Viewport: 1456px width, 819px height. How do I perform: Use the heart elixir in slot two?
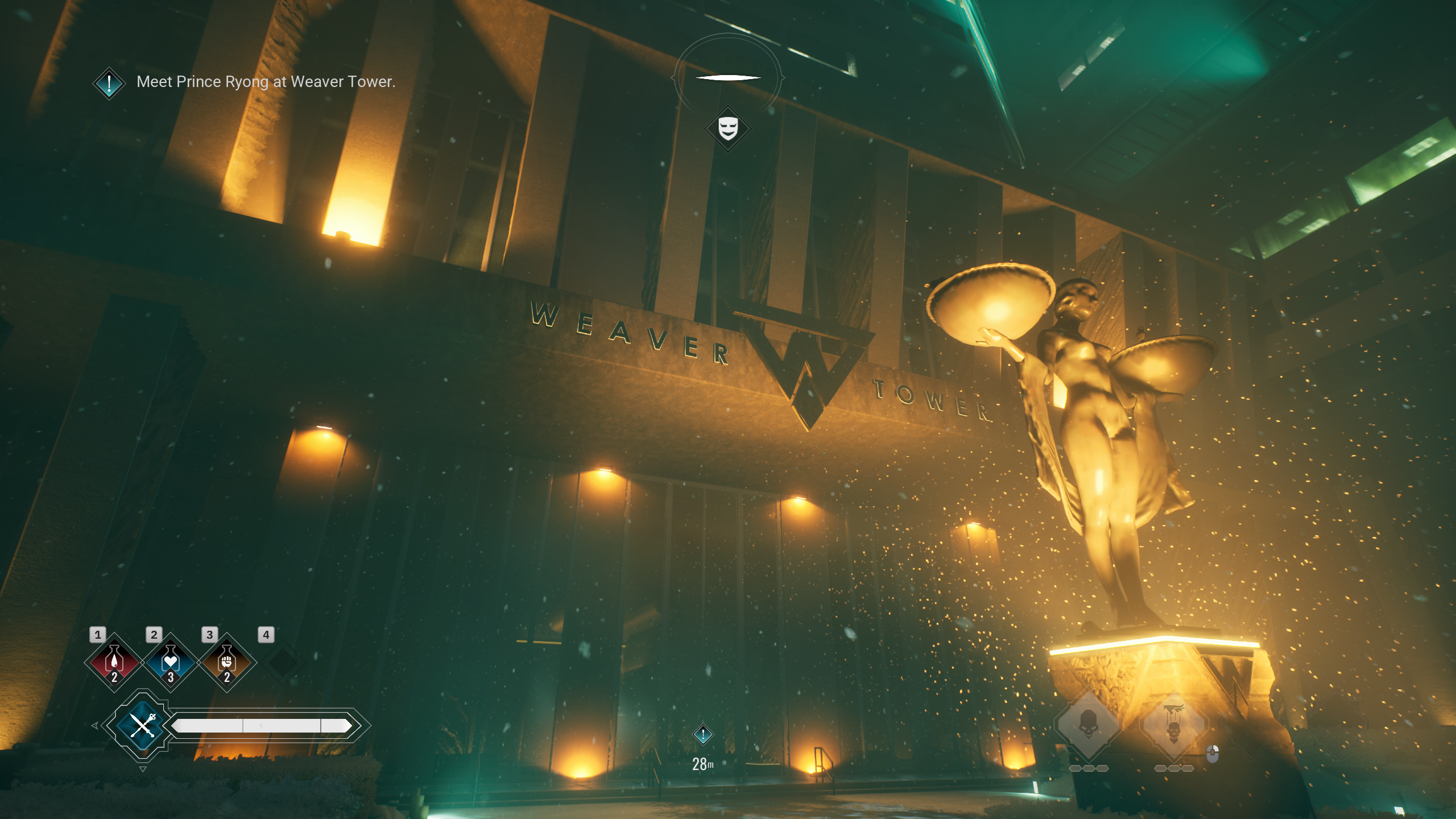(171, 662)
